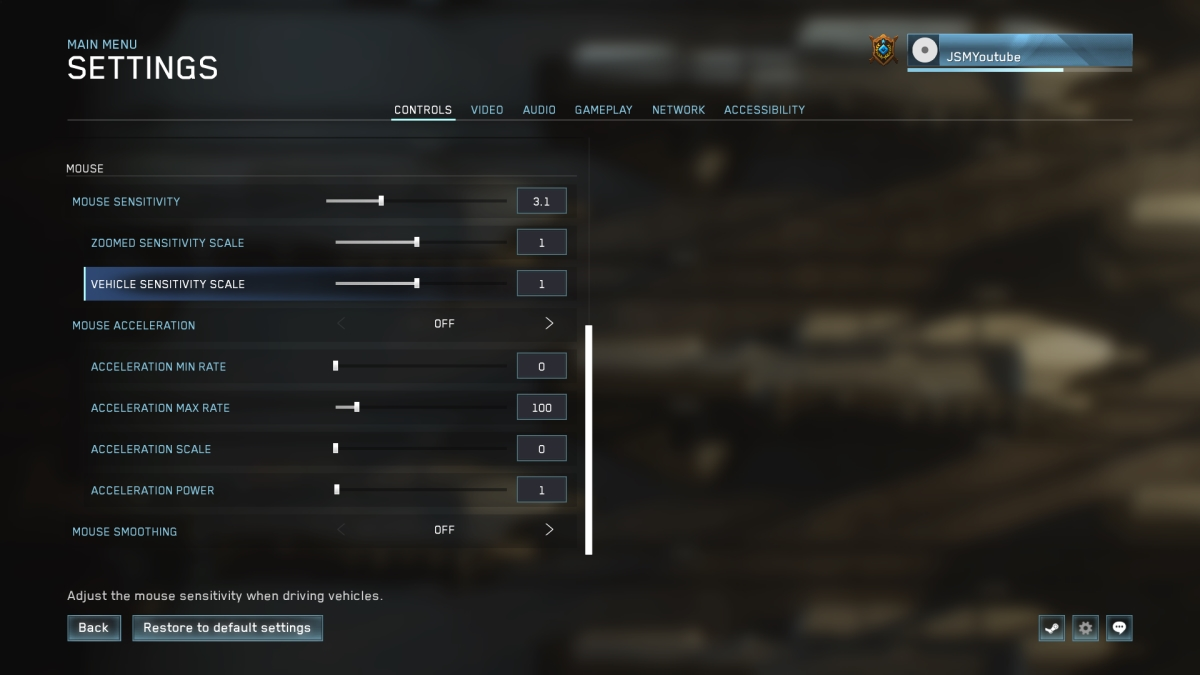Restore to default settings

pyautogui.click(x=227, y=628)
